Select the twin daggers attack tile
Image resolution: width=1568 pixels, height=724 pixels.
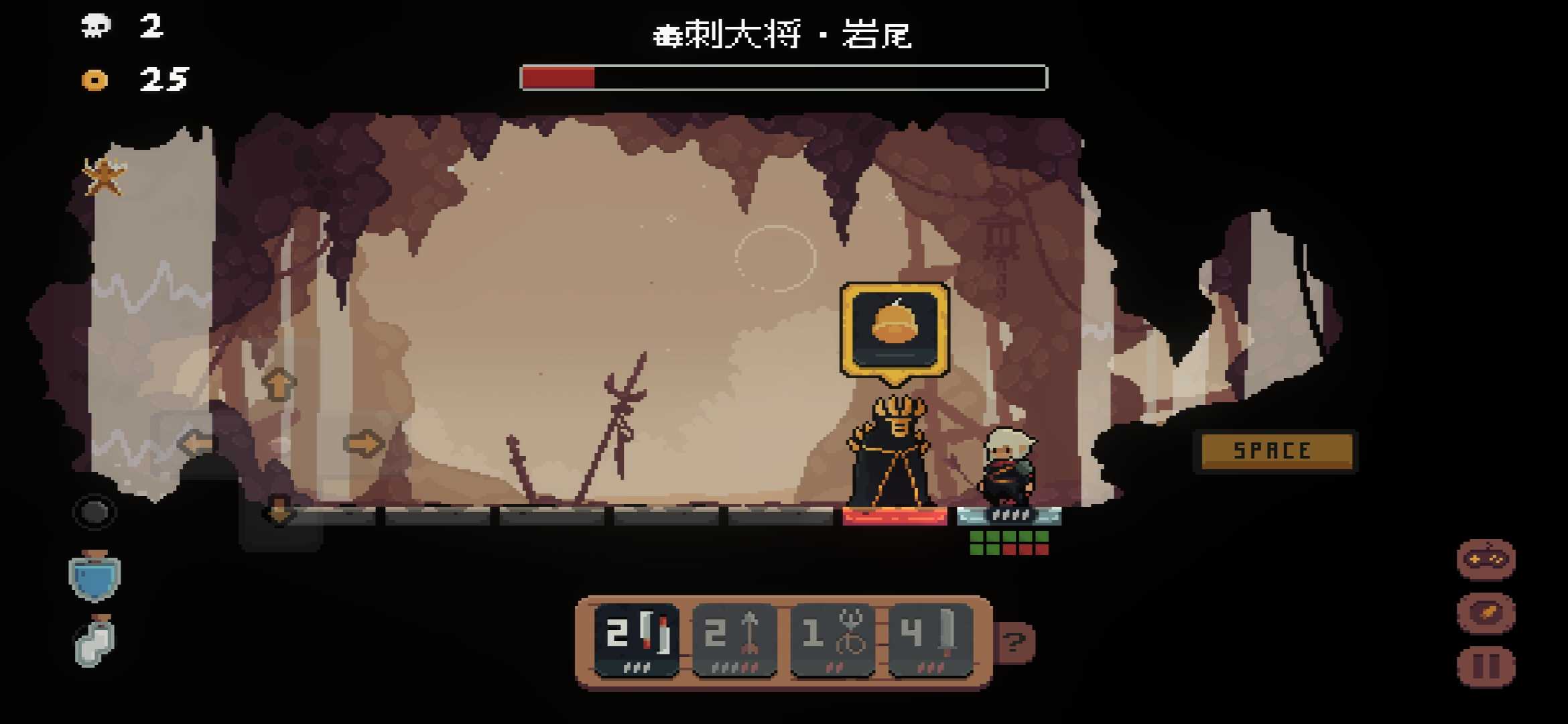(637, 640)
